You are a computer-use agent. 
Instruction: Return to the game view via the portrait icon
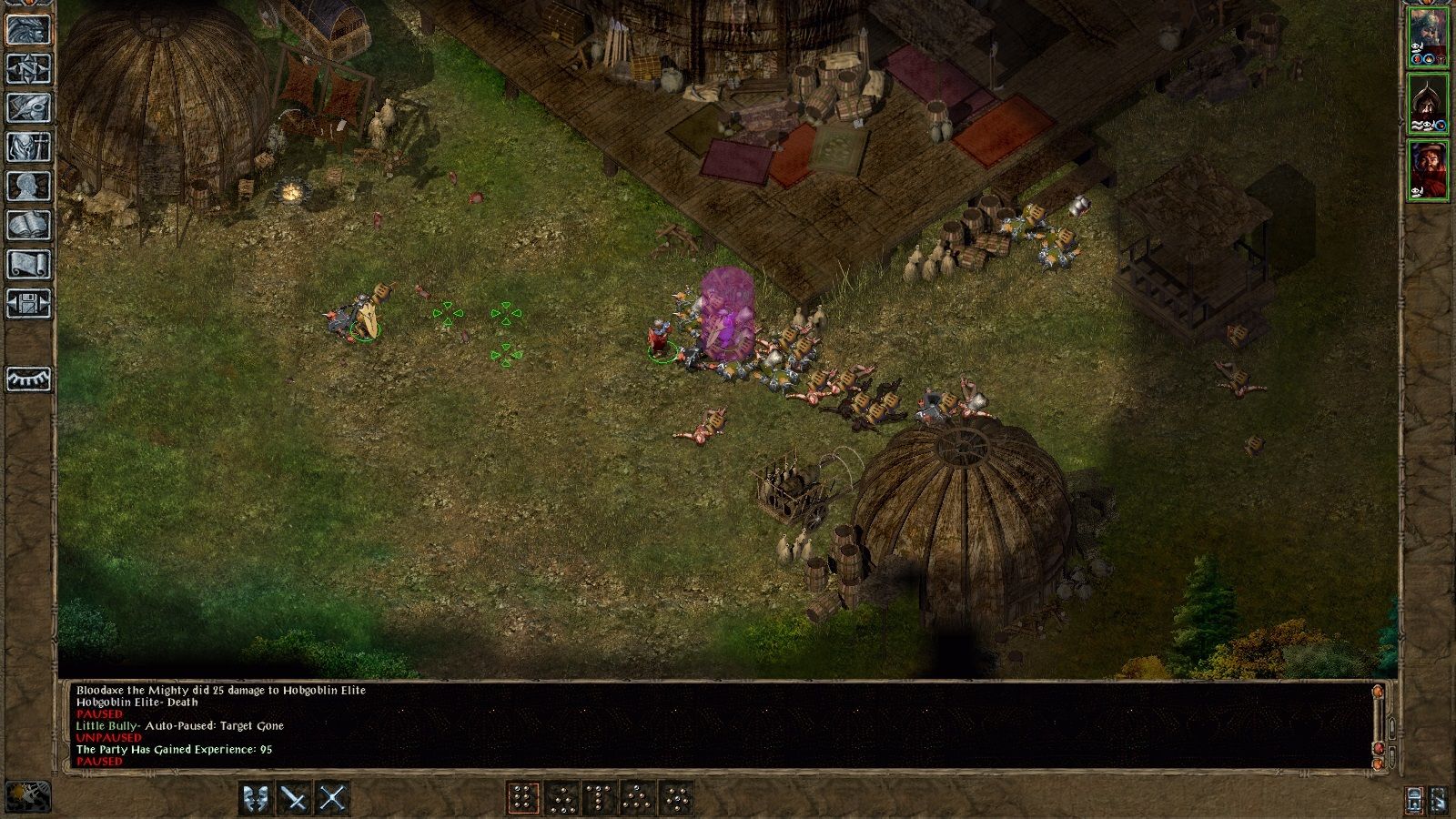pos(27,27)
